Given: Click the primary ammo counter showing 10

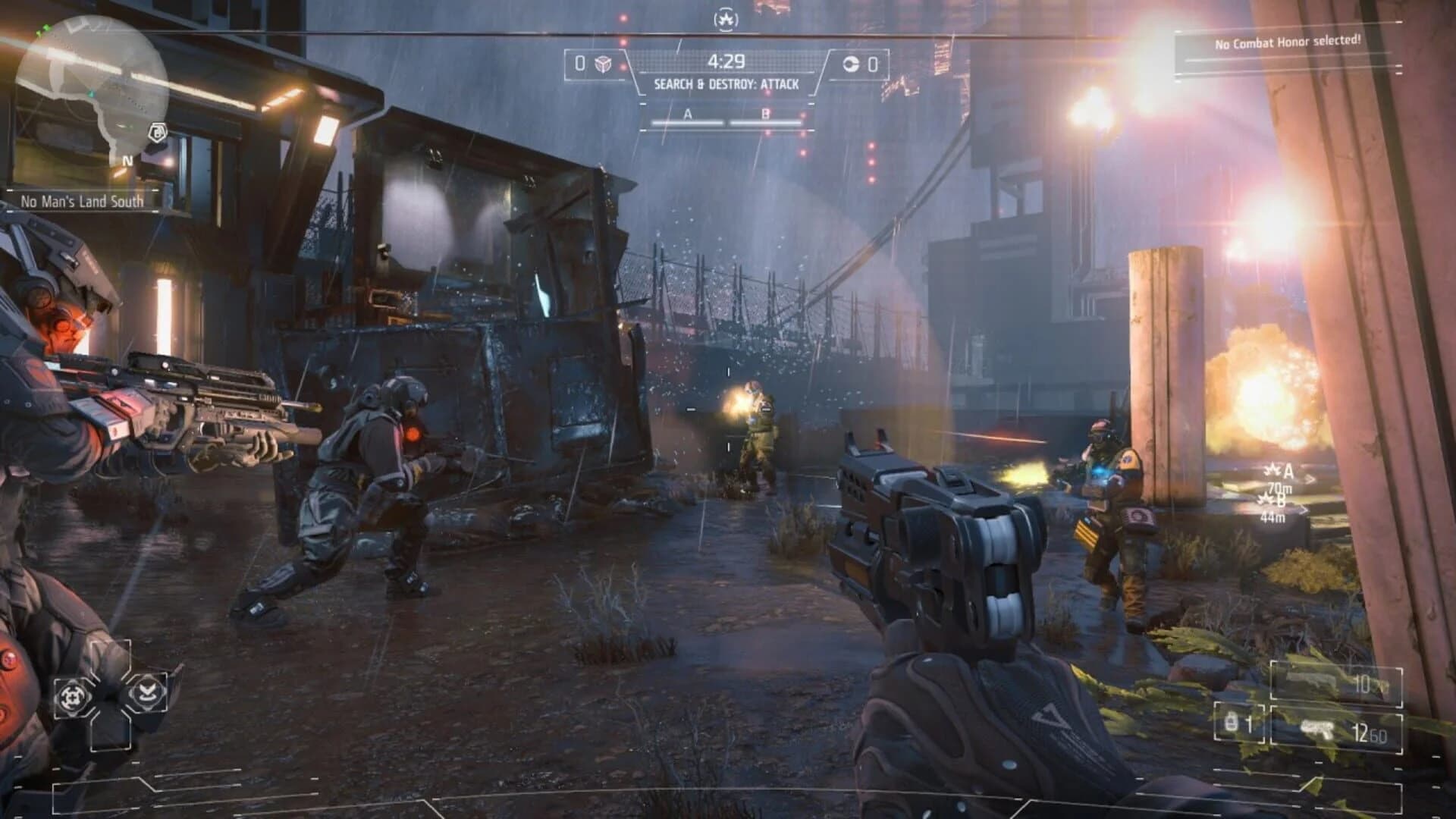Looking at the screenshot, I should (x=1363, y=682).
